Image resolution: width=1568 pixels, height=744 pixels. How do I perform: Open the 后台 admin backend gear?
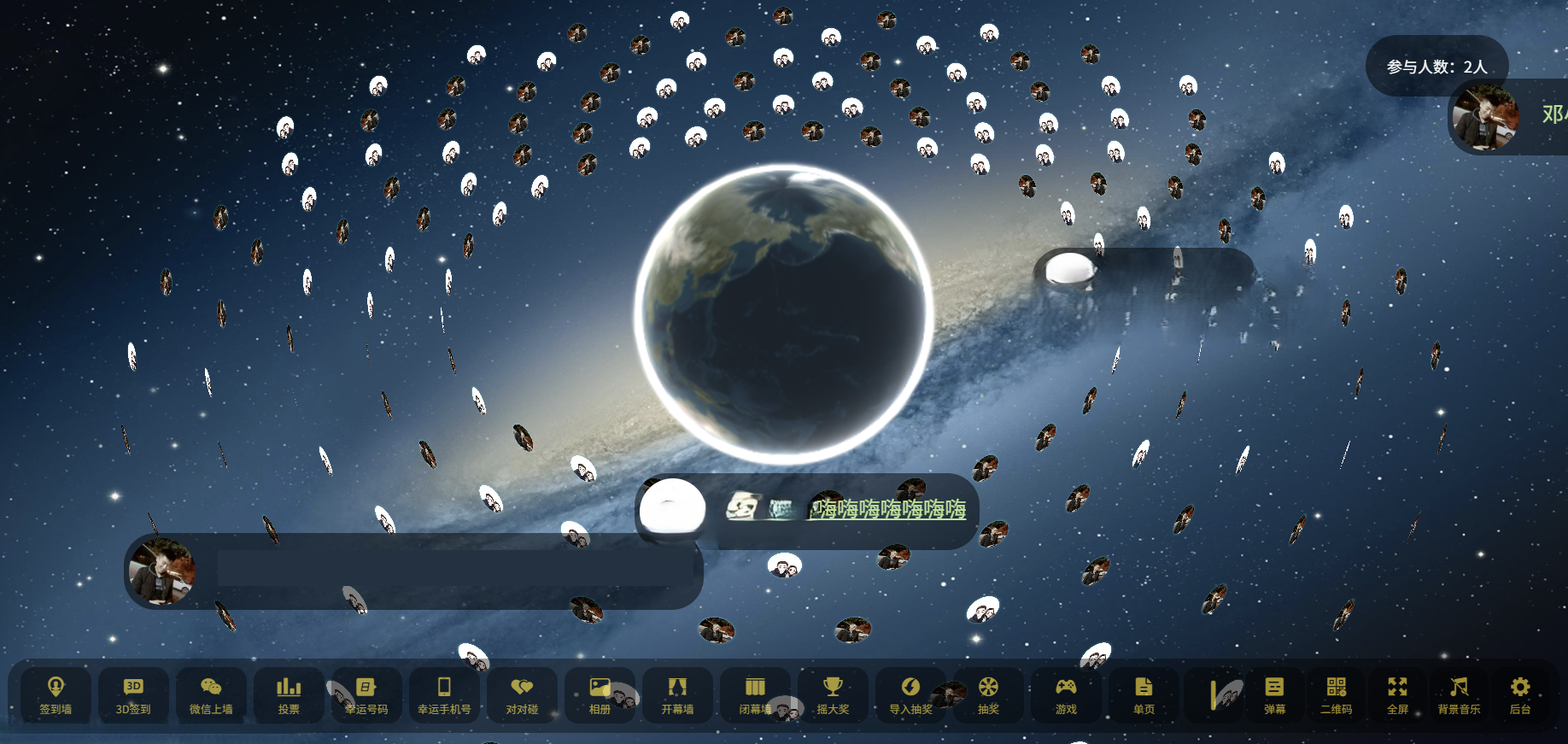1520,694
